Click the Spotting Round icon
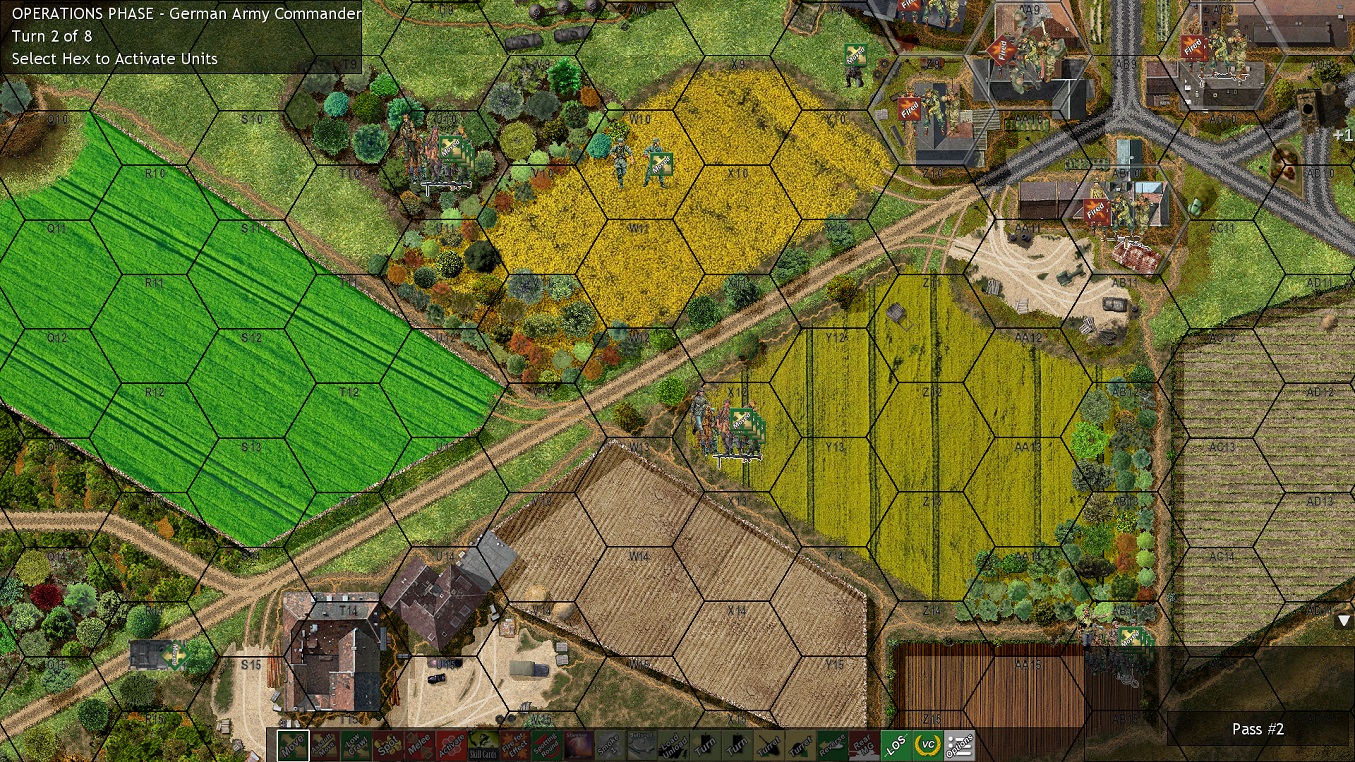 (544, 744)
